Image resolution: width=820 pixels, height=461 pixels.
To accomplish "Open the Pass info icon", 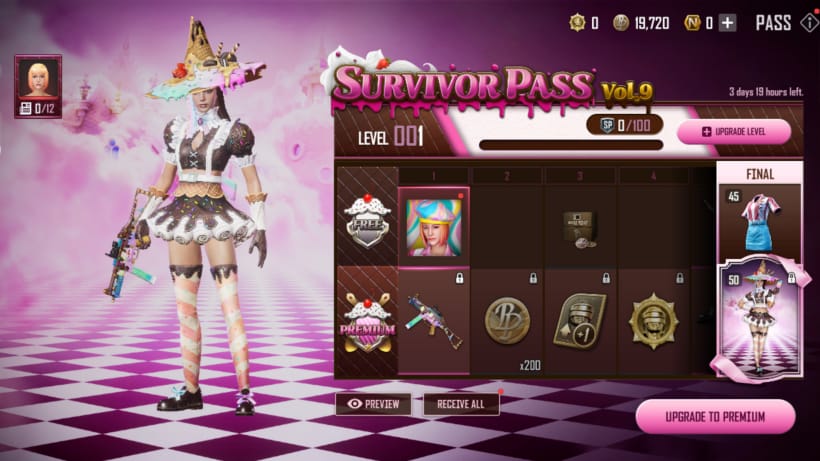I will pyautogui.click(x=809, y=23).
